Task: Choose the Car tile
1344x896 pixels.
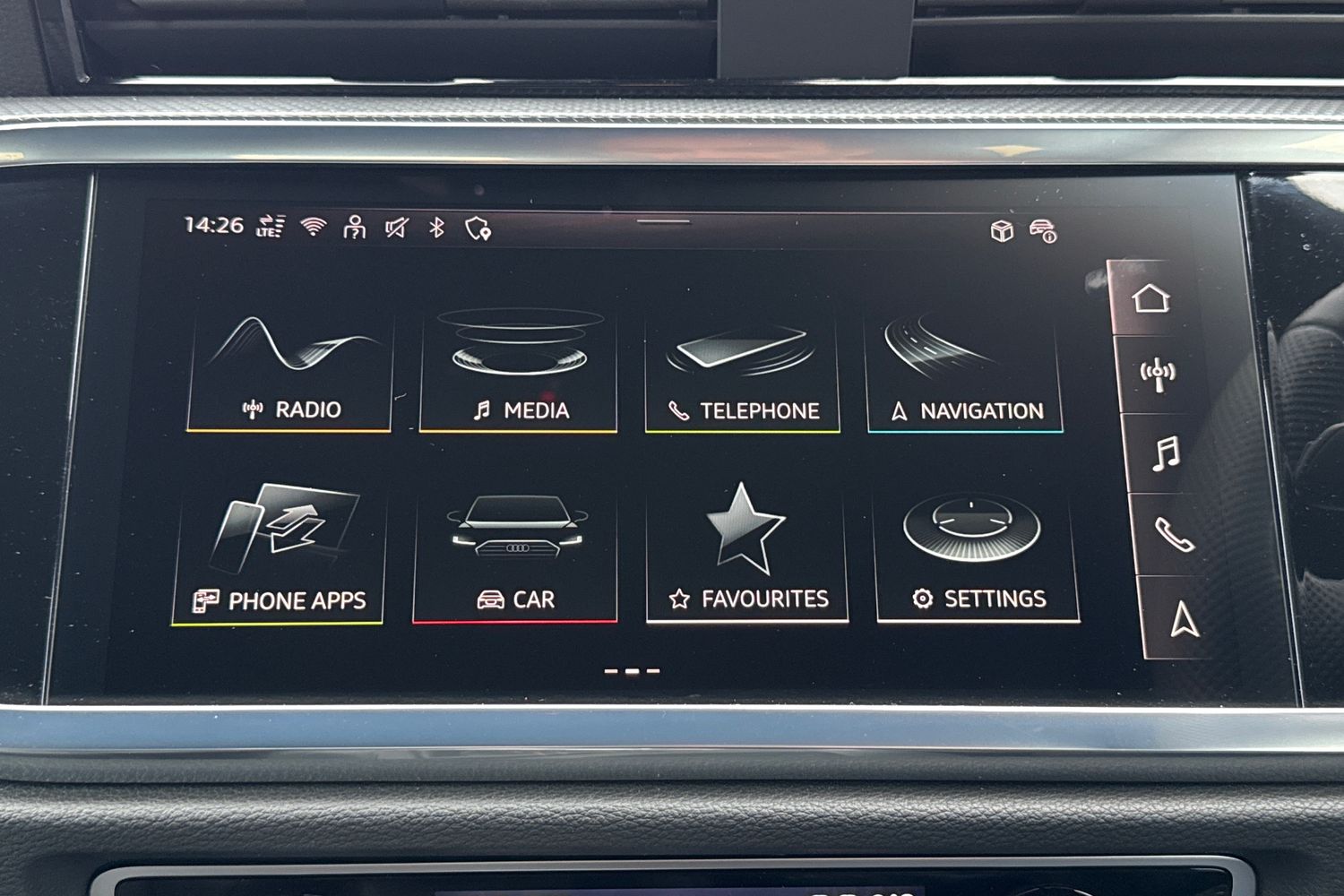Action: coord(515,556)
